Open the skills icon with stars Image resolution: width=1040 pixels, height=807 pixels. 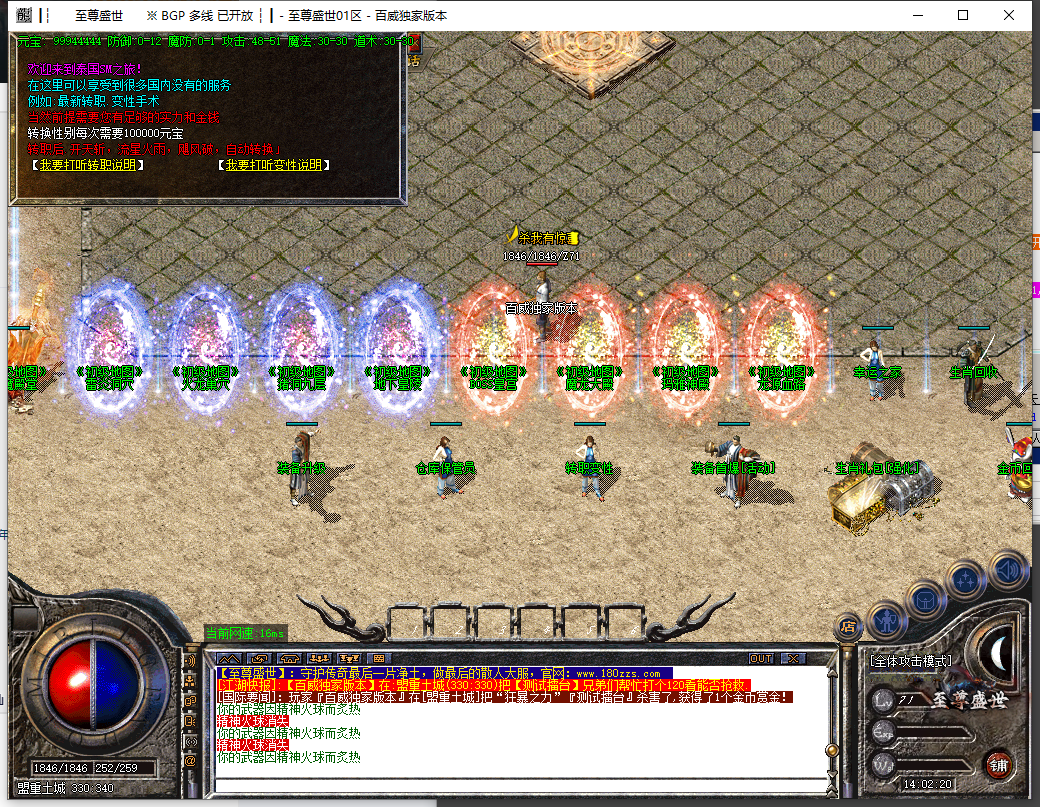(965, 580)
